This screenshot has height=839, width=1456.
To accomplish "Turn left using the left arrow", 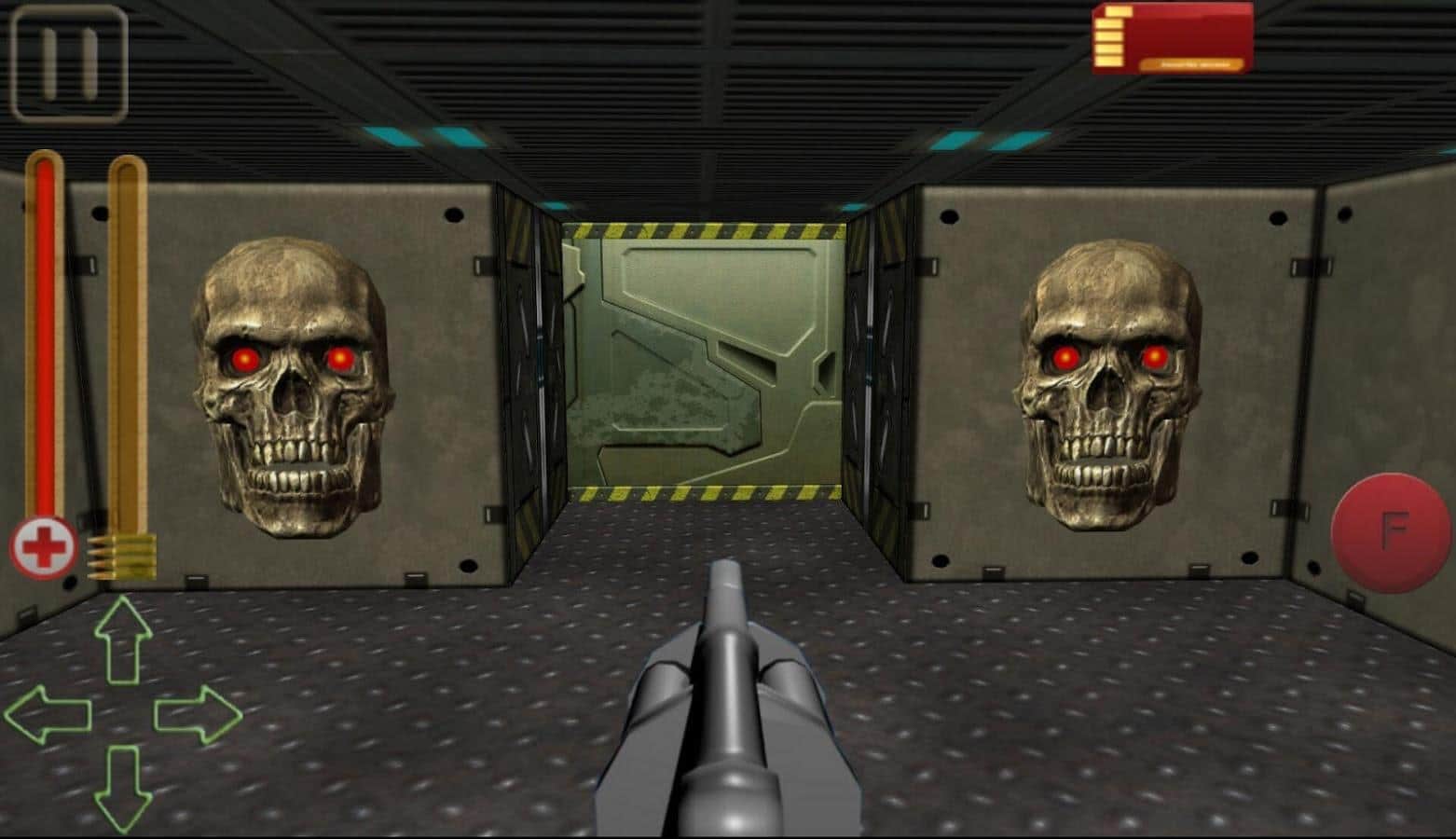I will point(48,715).
